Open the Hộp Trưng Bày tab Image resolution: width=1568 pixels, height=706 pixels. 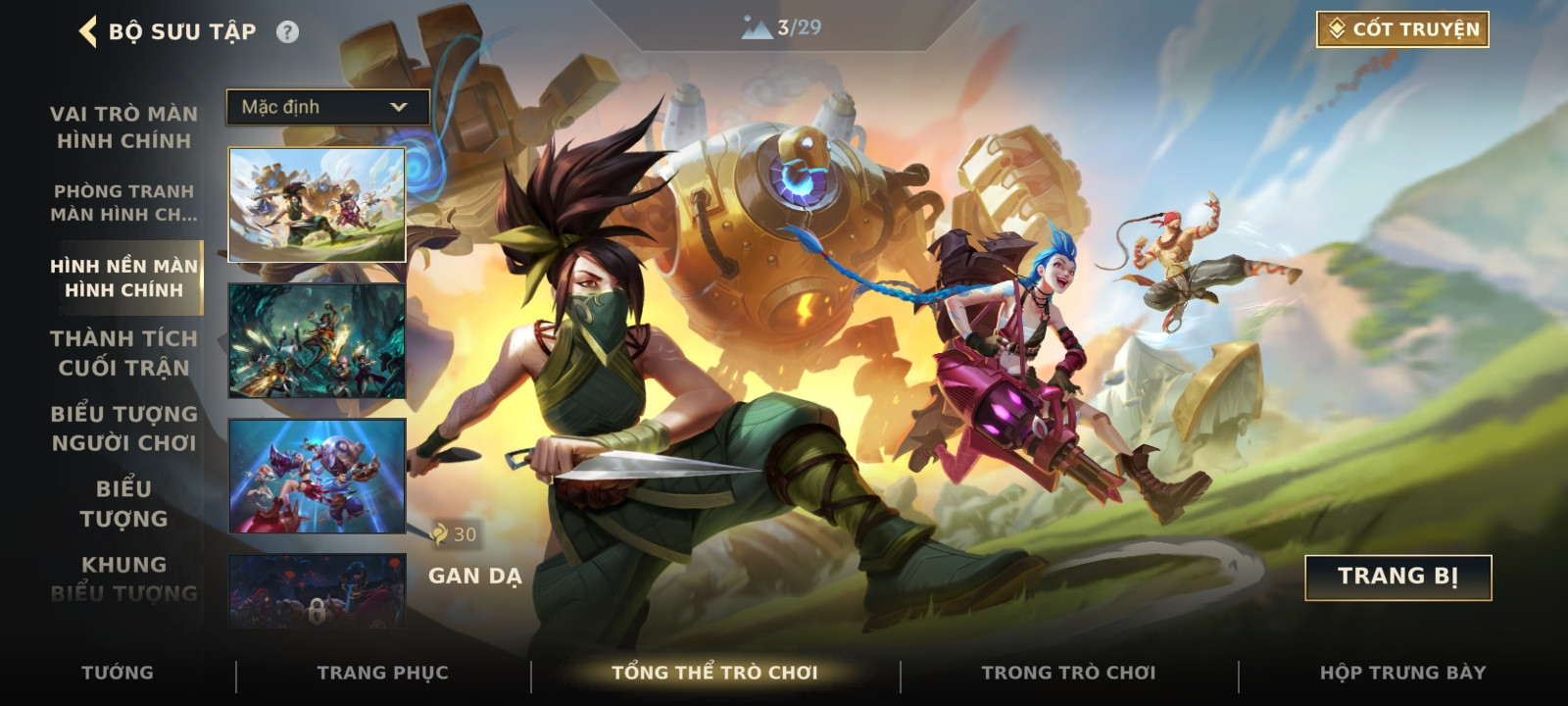pyautogui.click(x=1402, y=673)
